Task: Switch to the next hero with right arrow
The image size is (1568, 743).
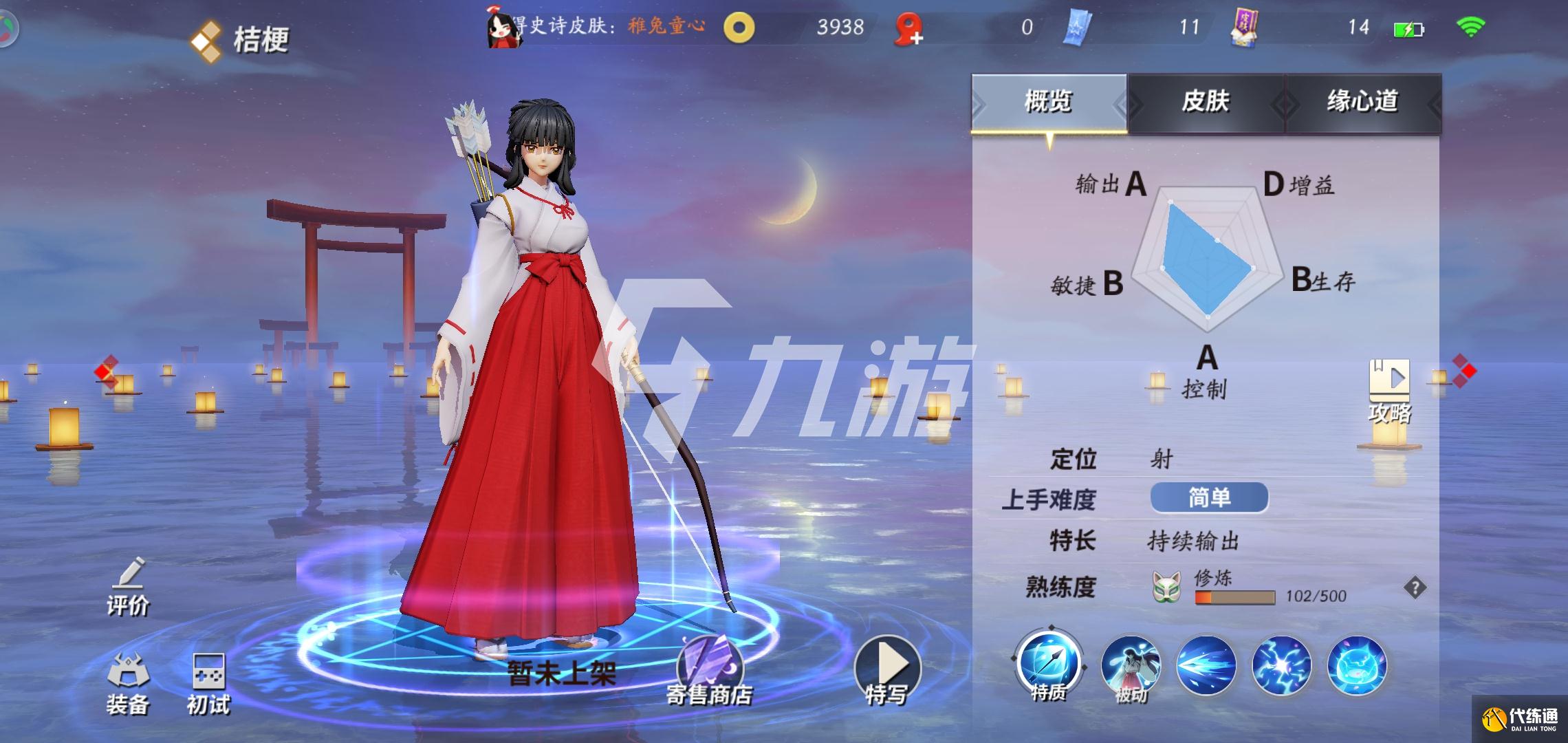Action: [1464, 371]
